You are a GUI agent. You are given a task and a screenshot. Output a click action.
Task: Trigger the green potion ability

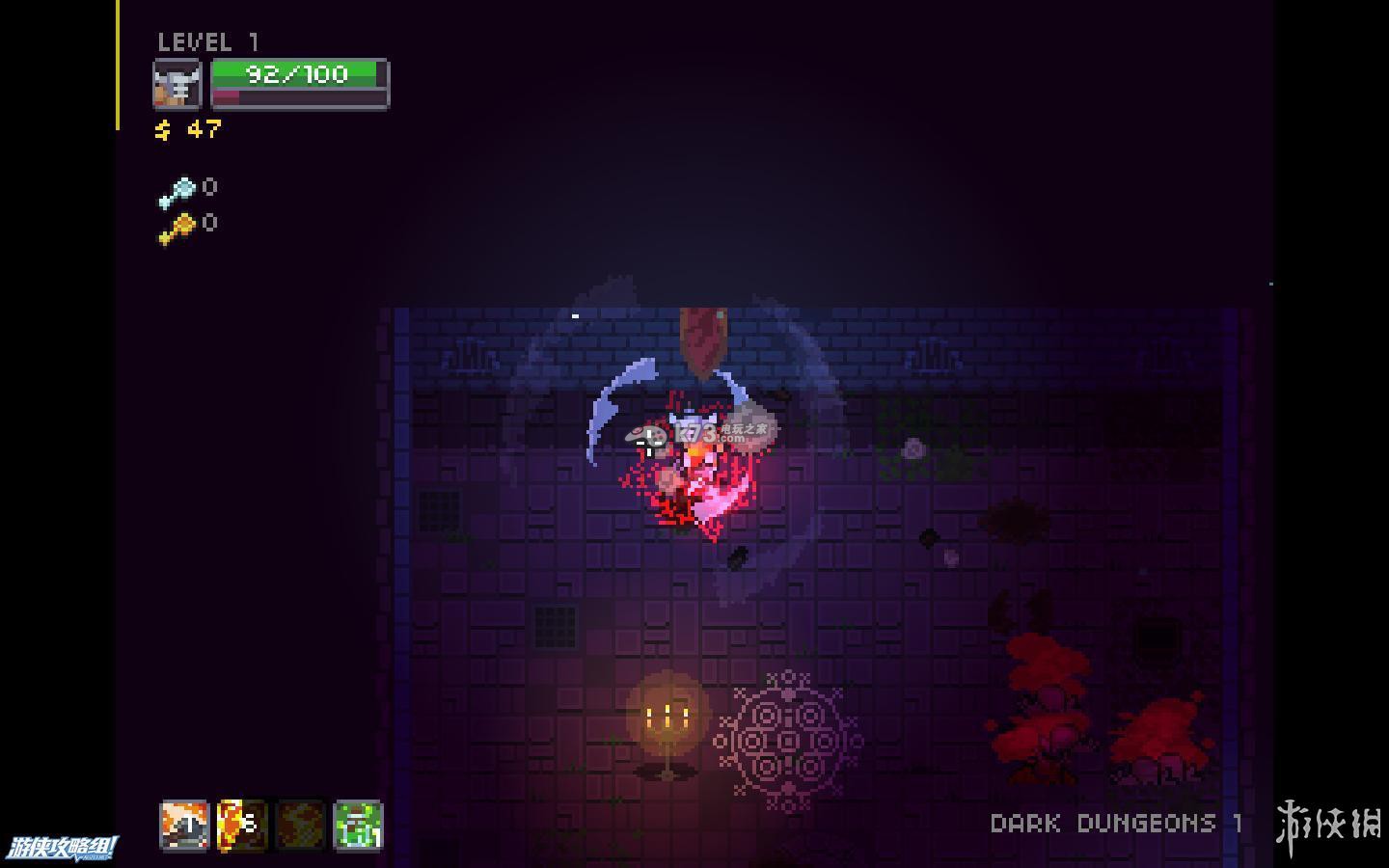[x=358, y=826]
